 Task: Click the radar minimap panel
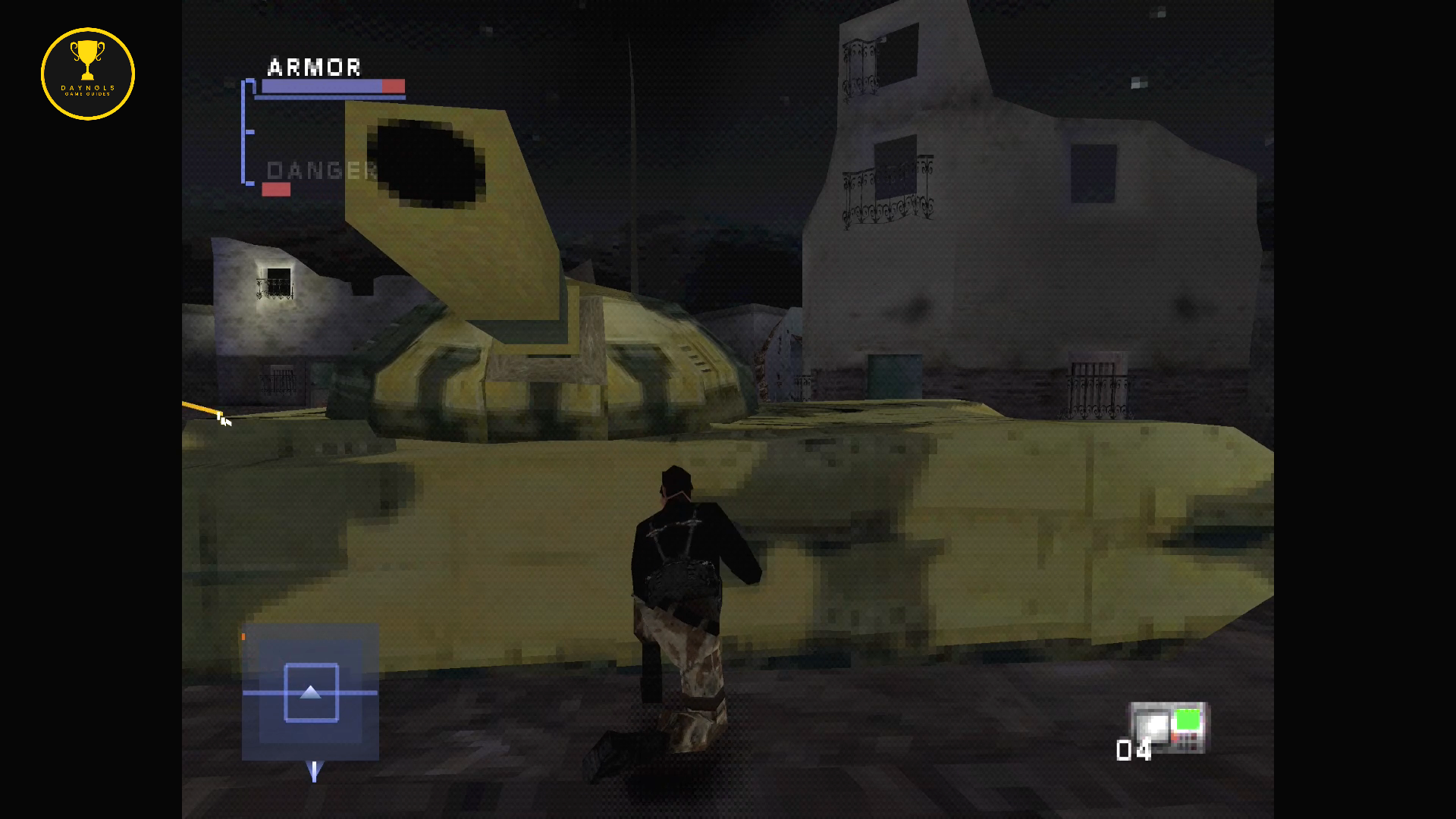[x=310, y=692]
